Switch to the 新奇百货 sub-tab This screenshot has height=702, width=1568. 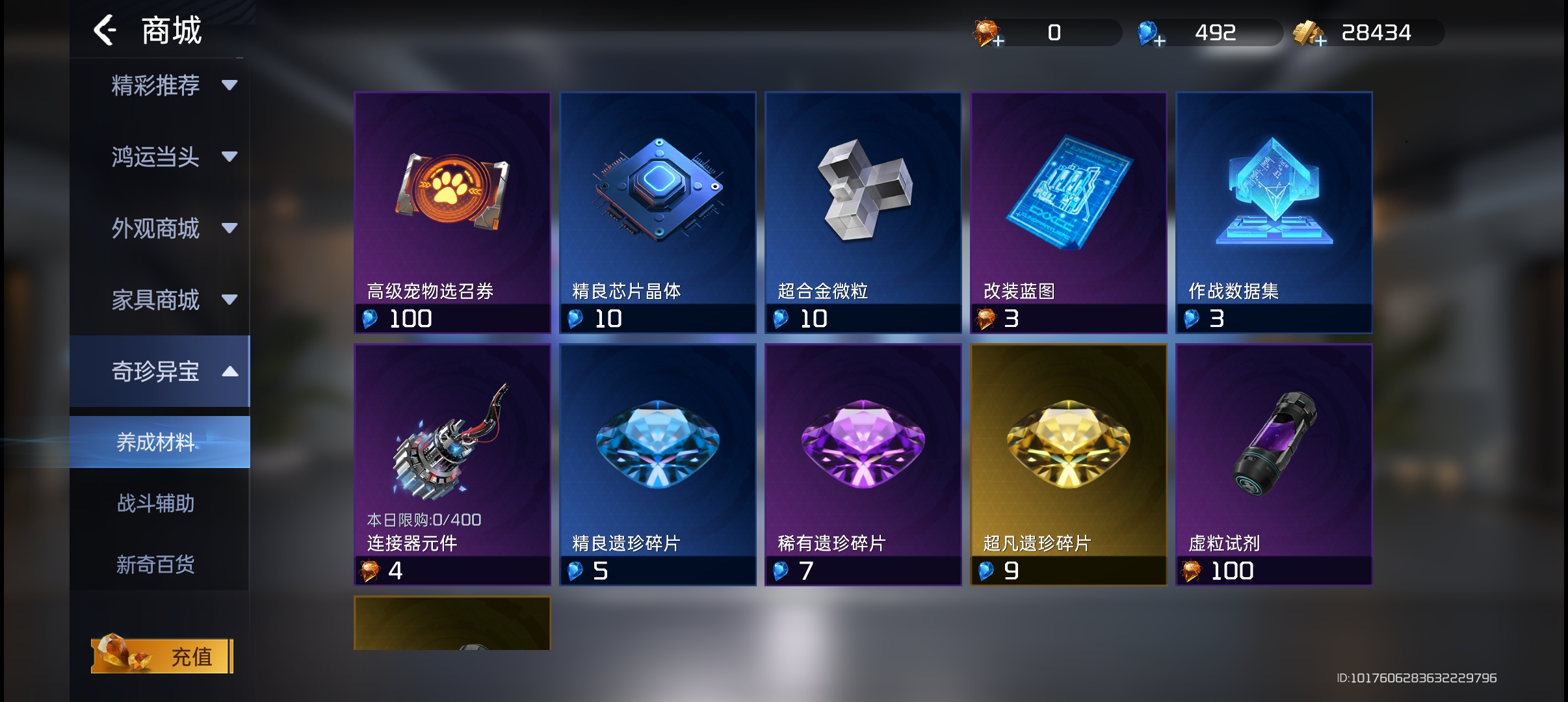[x=156, y=564]
